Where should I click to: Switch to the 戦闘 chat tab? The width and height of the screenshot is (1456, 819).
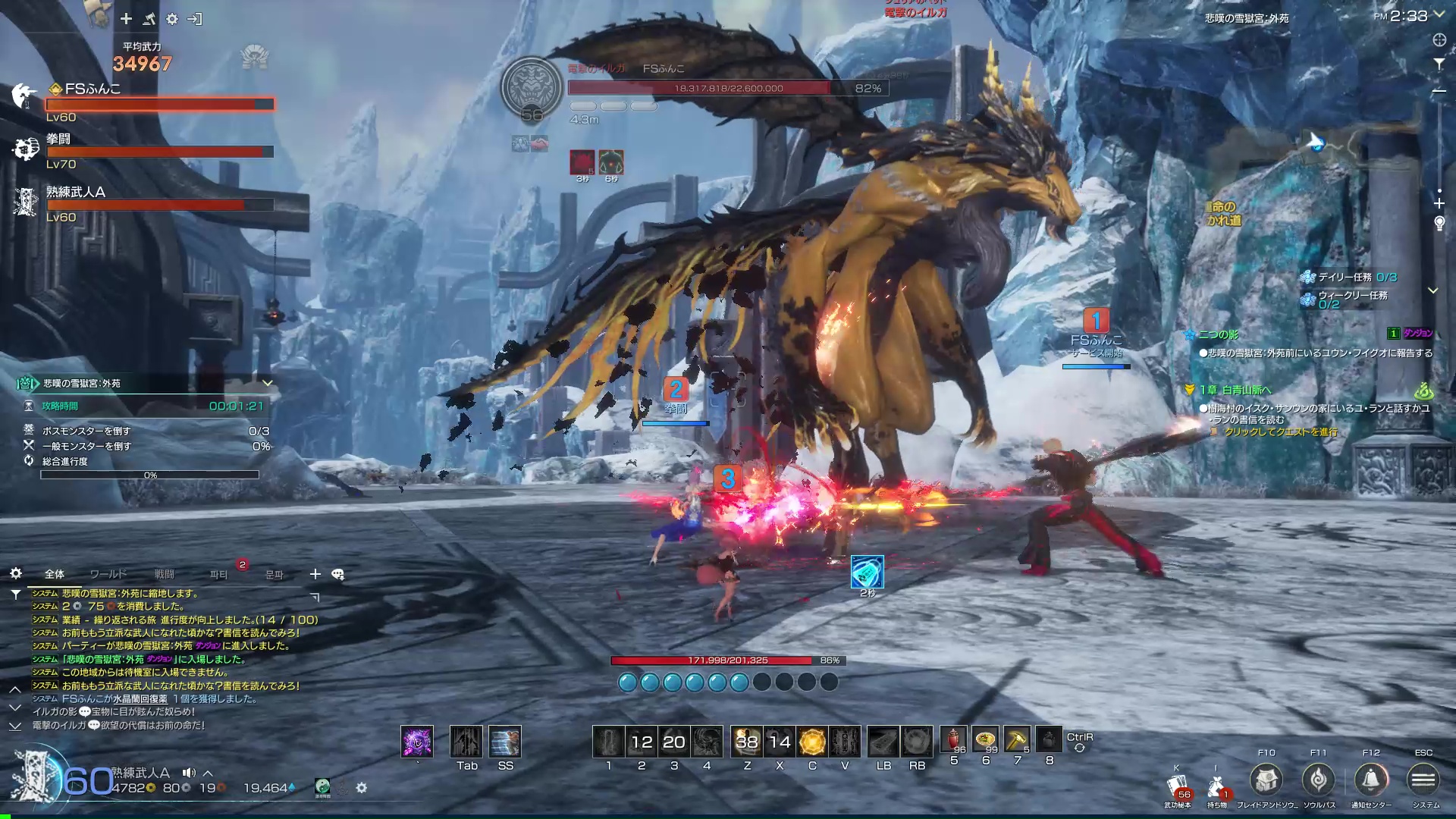(x=164, y=574)
